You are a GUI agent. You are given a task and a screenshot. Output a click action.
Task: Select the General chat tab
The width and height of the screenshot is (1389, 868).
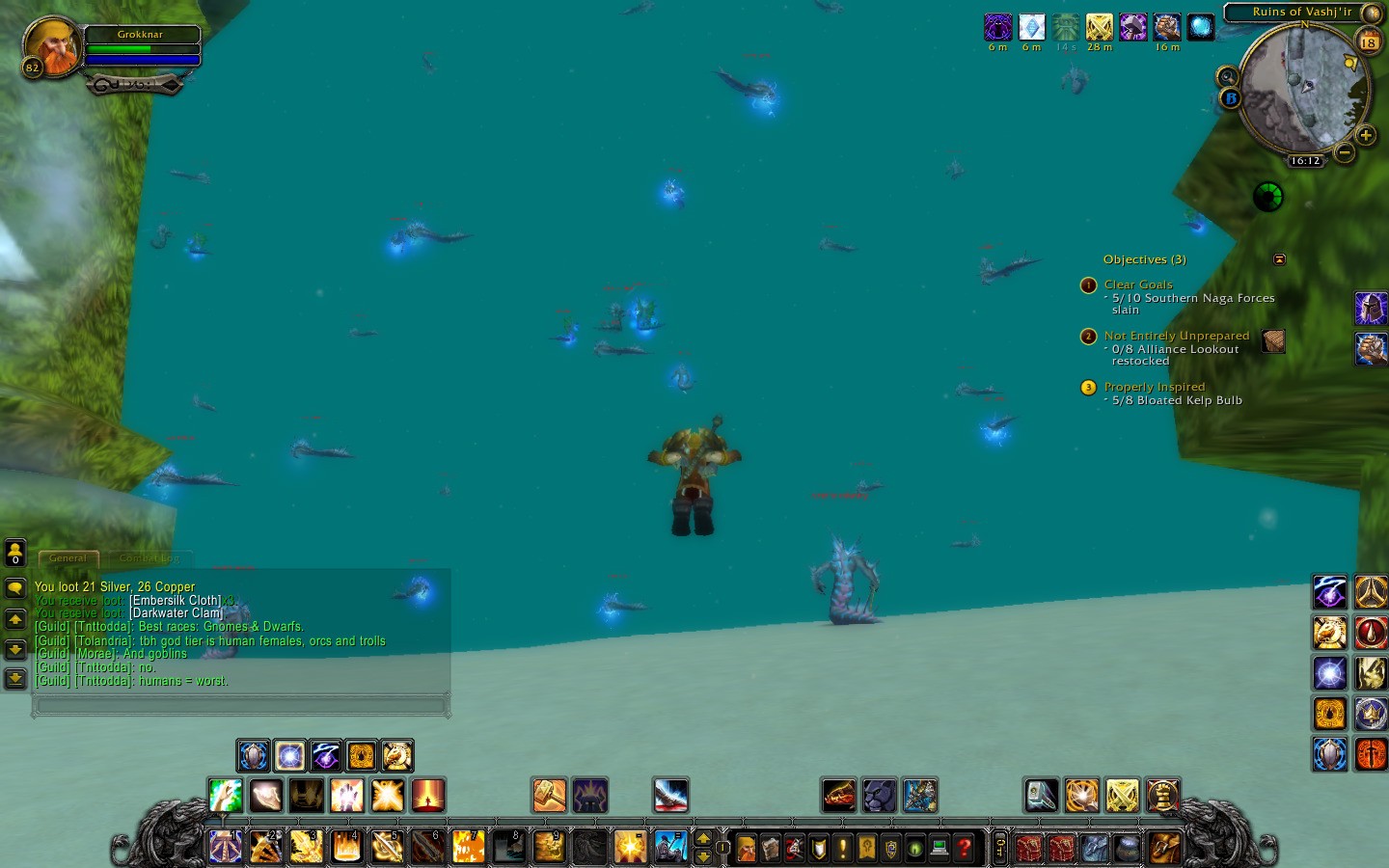pos(68,557)
